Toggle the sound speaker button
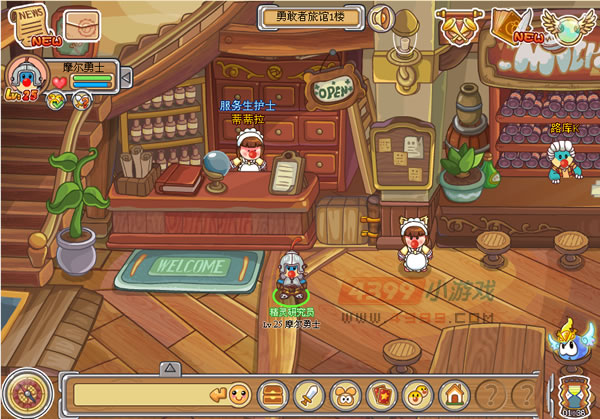The image size is (600, 419). pos(380,18)
